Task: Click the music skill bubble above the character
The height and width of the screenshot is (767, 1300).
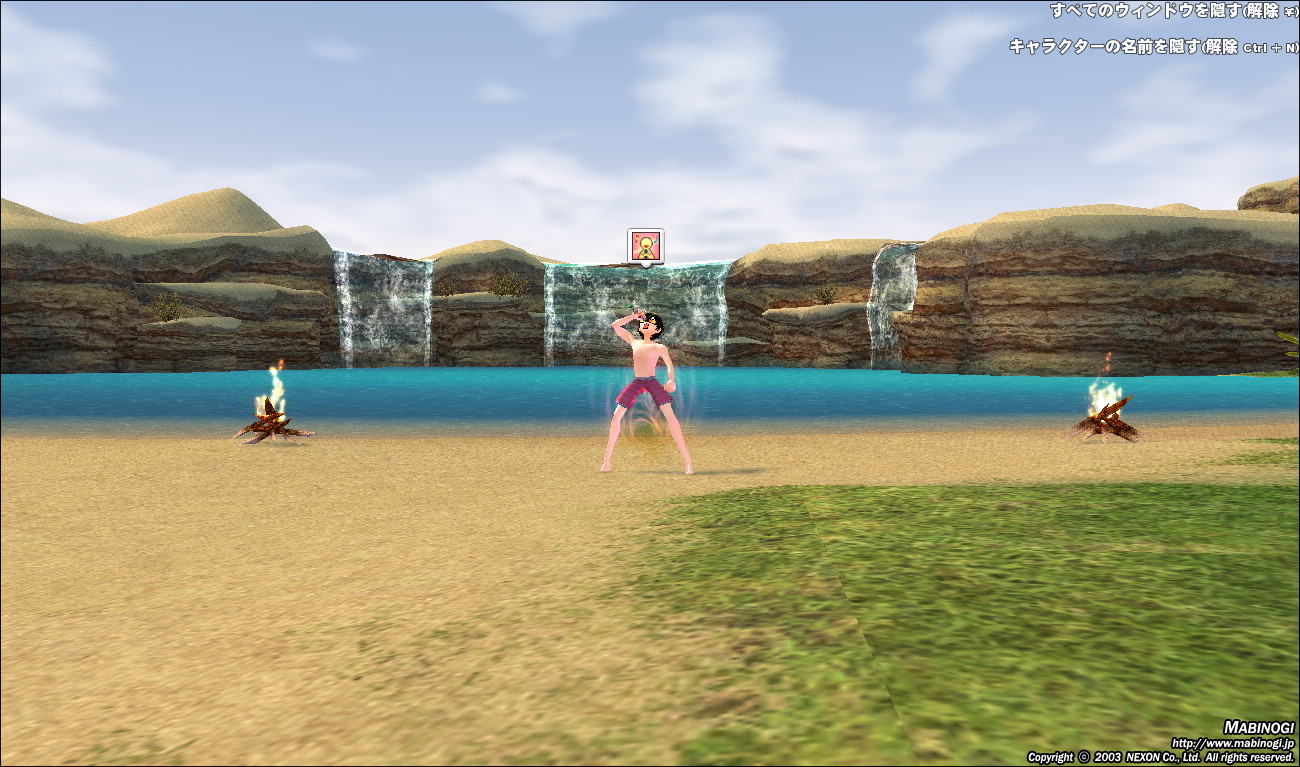Action: (x=645, y=246)
